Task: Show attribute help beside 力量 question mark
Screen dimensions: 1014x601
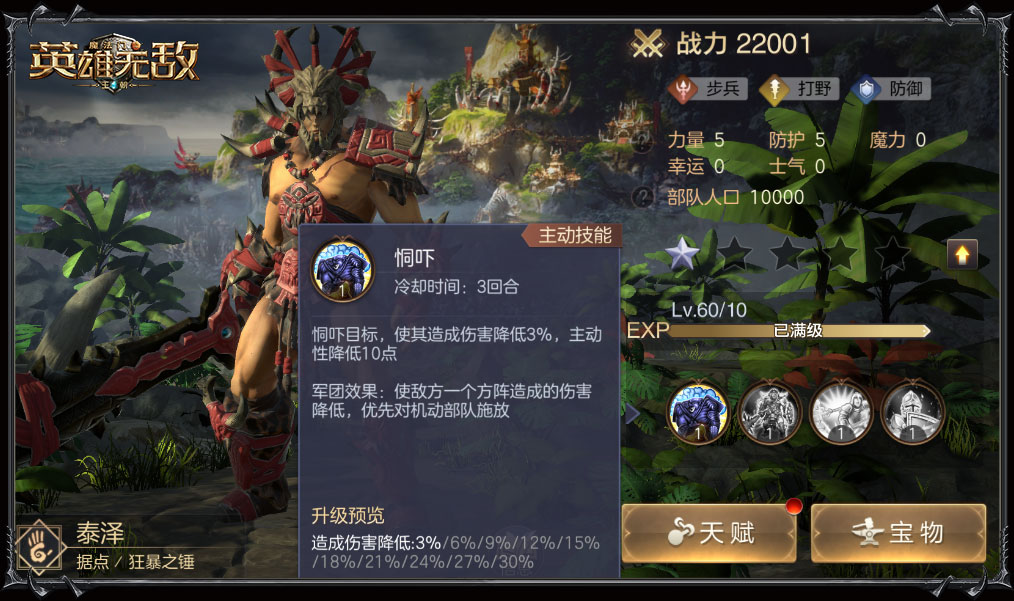Action: coord(645,141)
